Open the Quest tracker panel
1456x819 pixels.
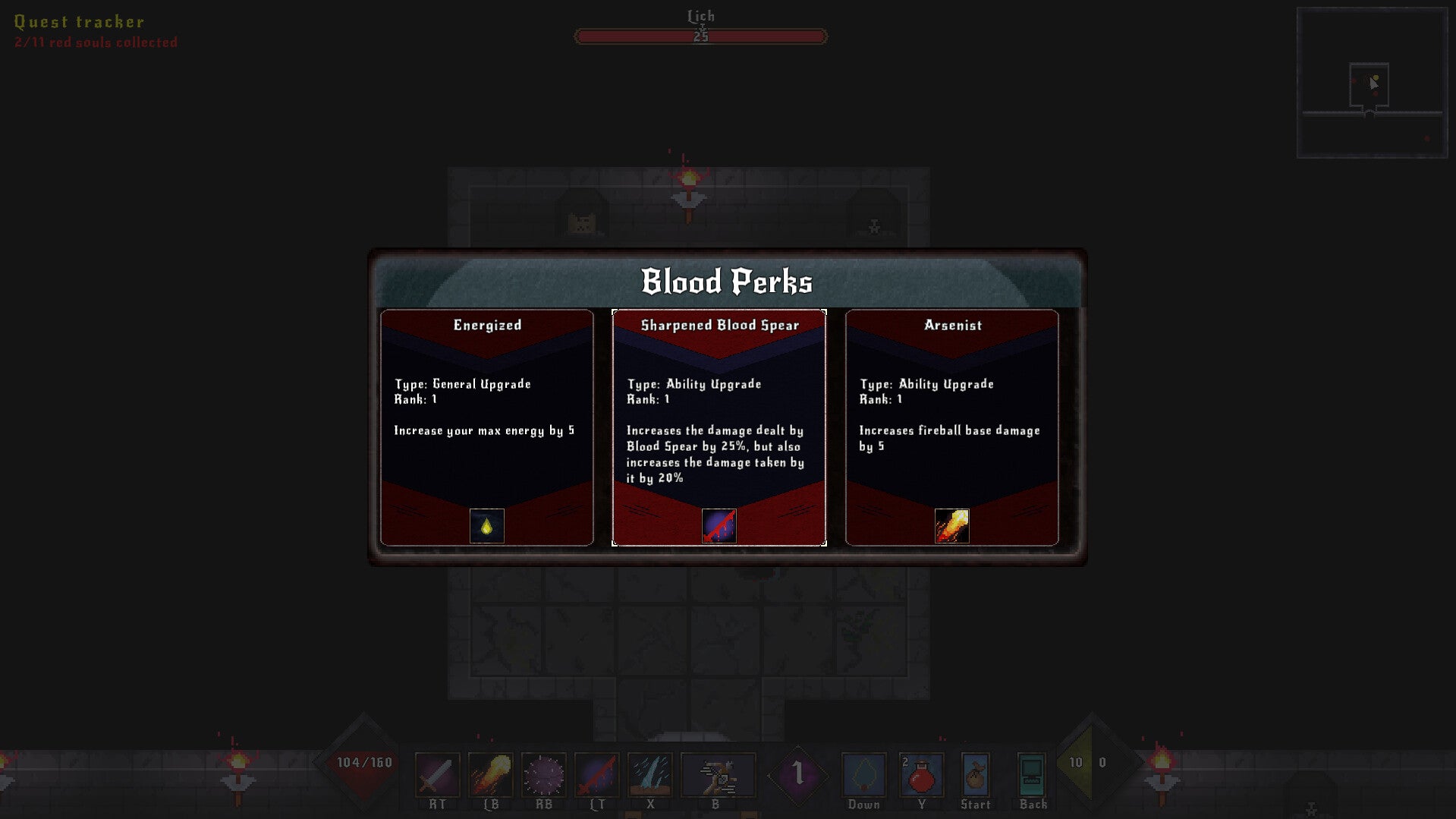coord(80,22)
